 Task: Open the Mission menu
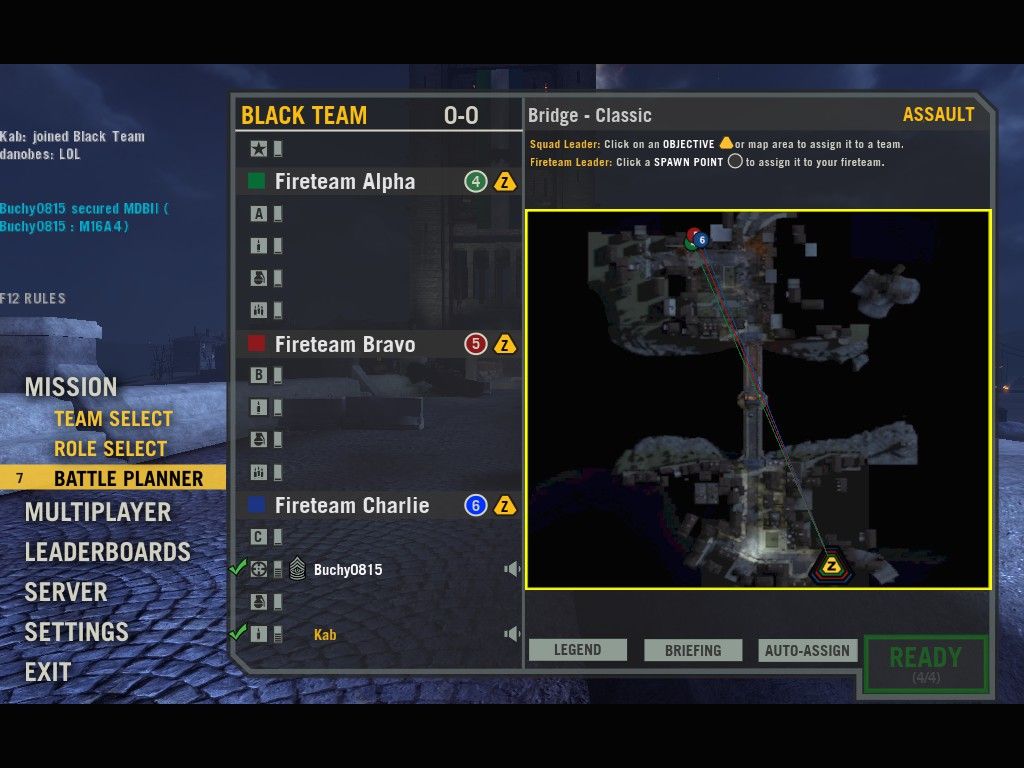coord(71,387)
